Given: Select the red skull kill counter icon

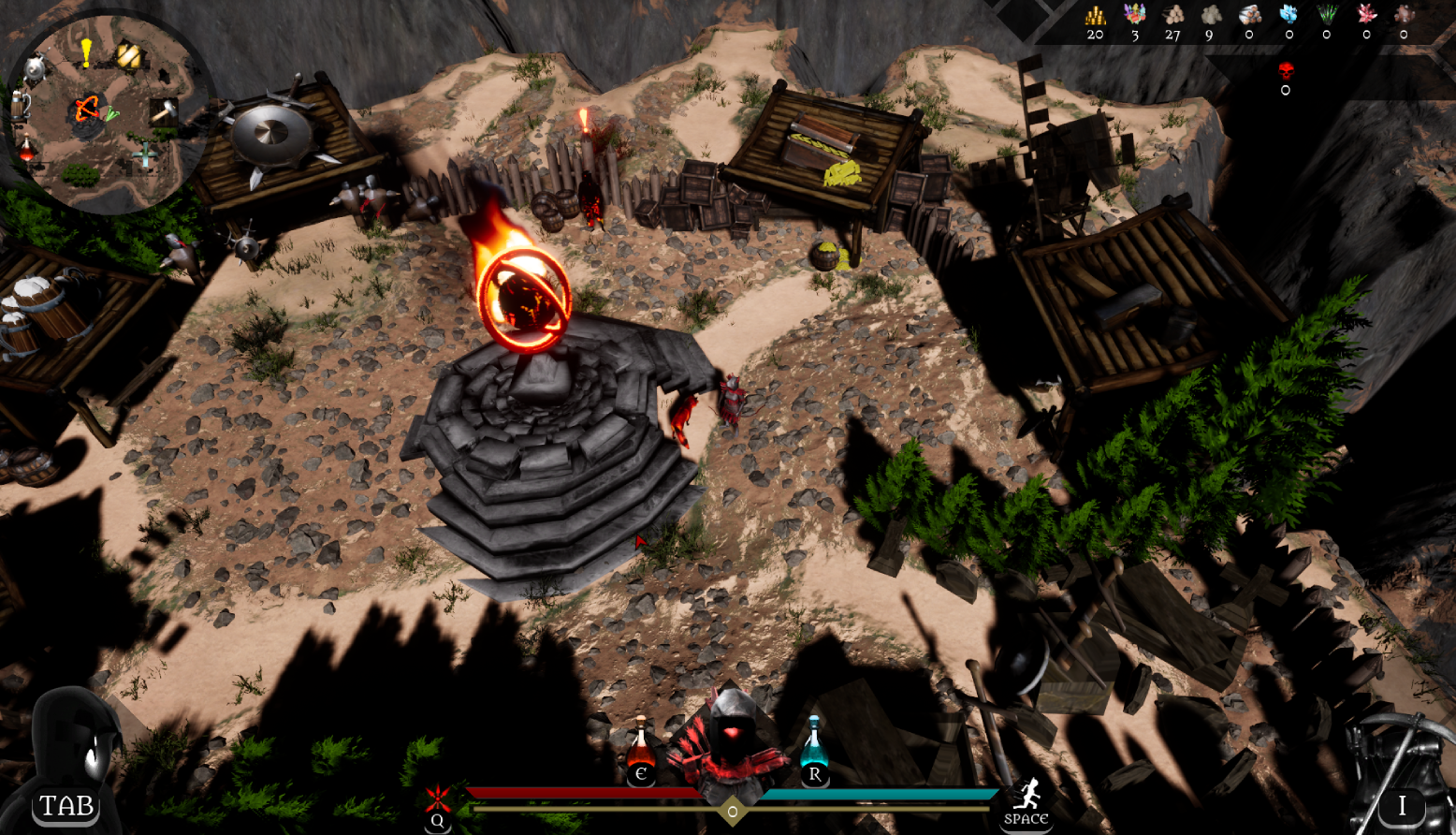Looking at the screenshot, I should 1286,70.
